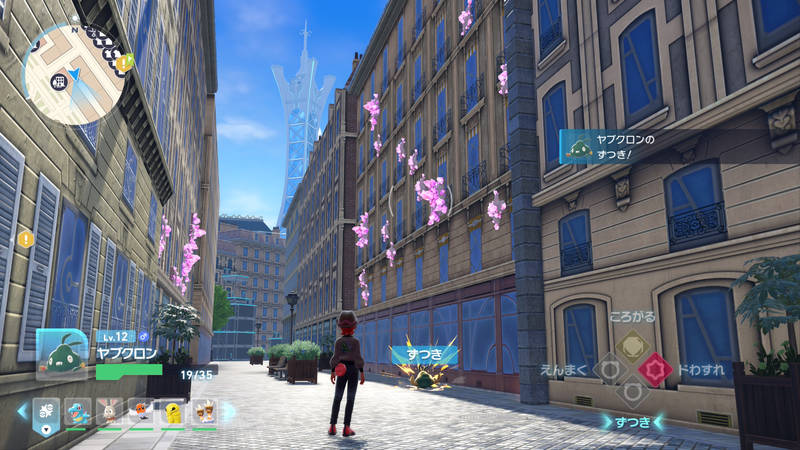The height and width of the screenshot is (450, 800).
Task: Select the yellow exclamation quest marker on minimap
Action: 124,63
